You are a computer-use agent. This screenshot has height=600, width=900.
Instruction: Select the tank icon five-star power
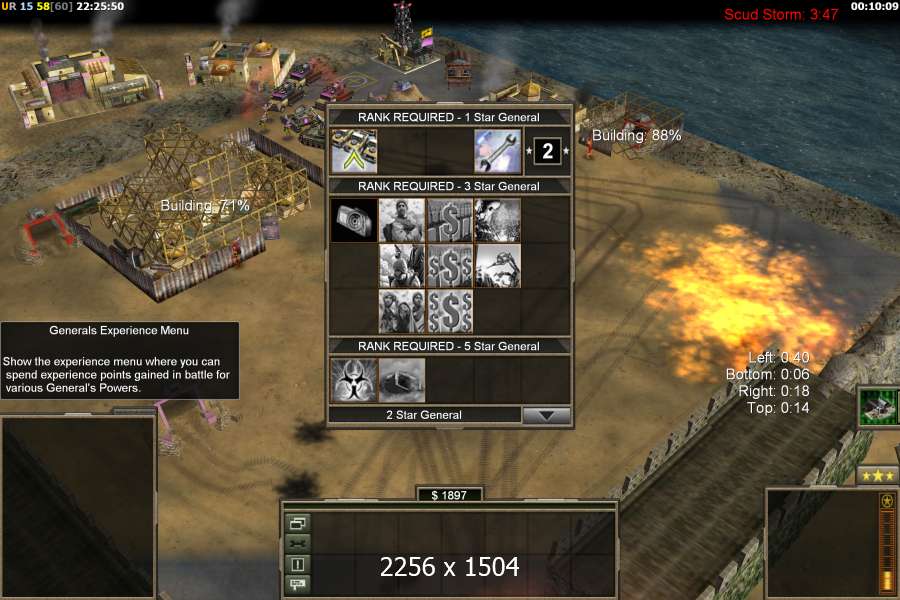(402, 380)
